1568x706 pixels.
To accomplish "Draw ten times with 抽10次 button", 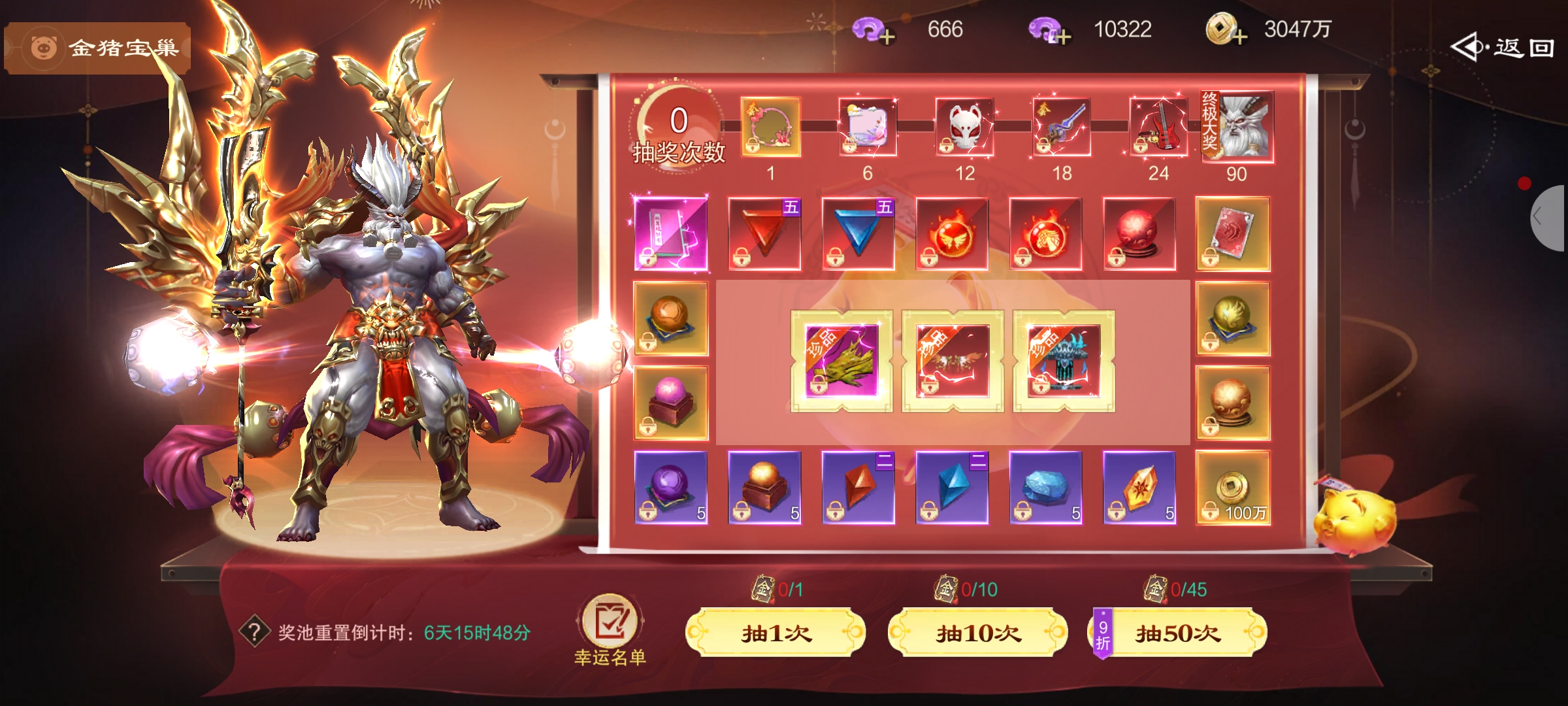I will 978,632.
